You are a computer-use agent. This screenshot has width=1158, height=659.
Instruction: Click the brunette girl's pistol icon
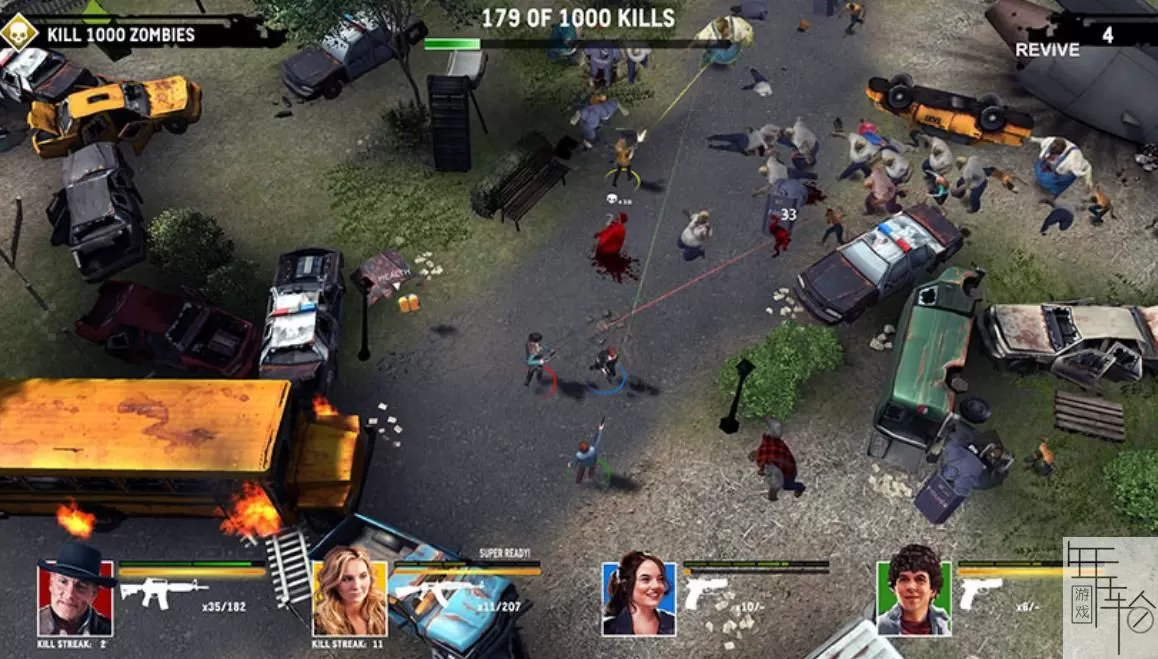coord(706,592)
